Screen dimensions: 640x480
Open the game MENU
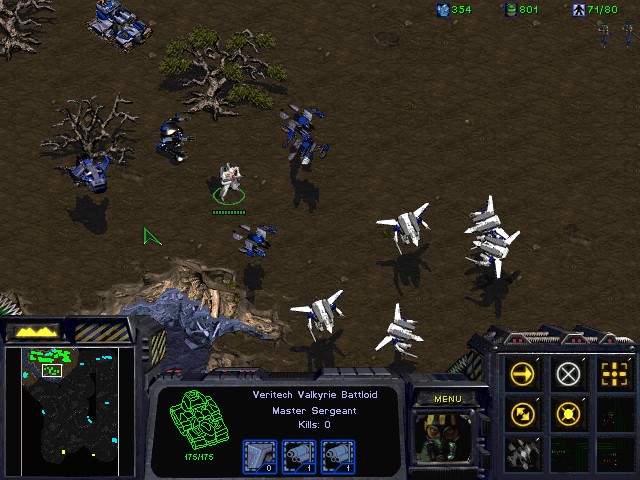pos(447,399)
